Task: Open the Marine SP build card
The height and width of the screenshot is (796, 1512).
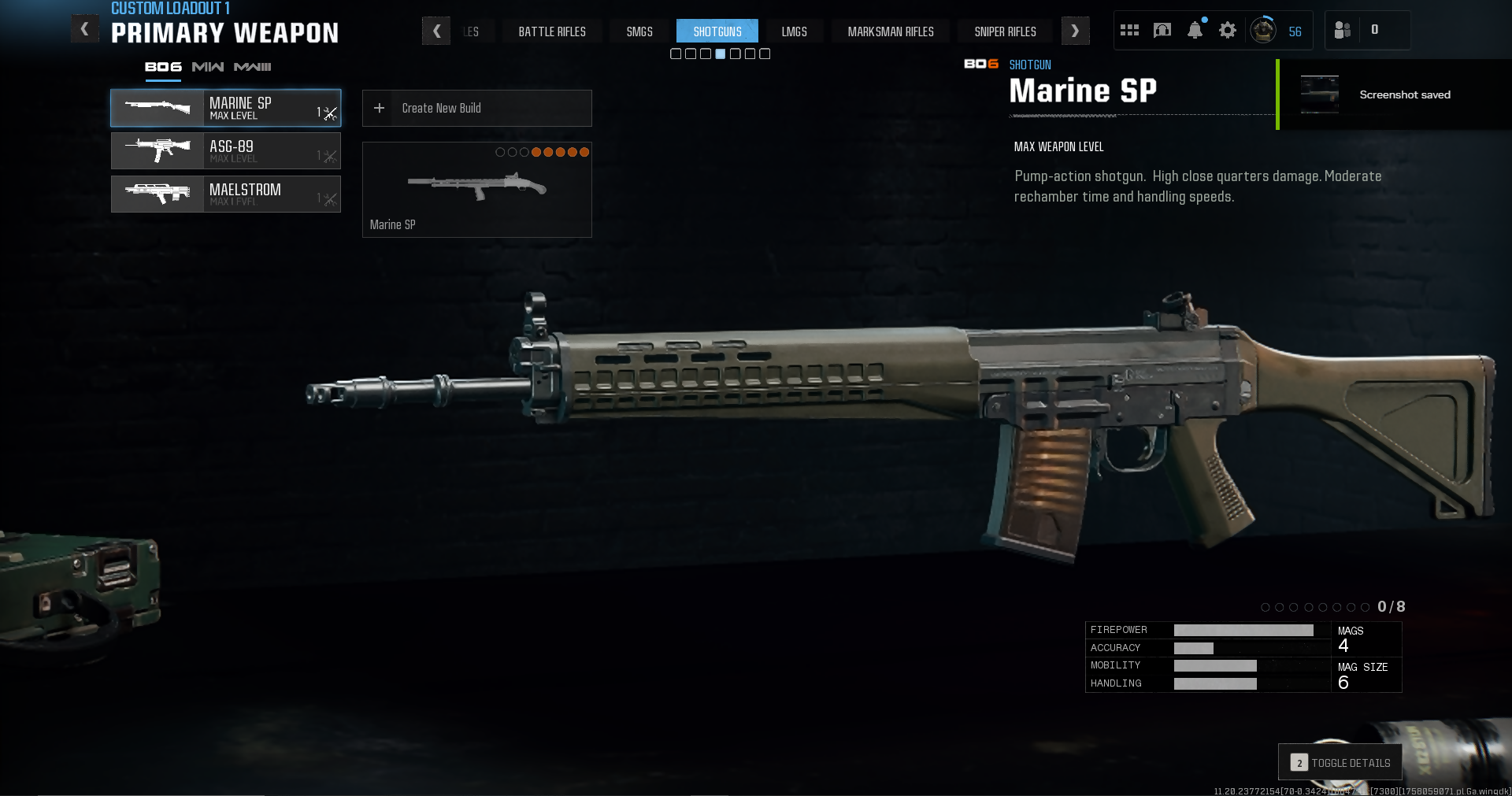Action: tap(476, 190)
